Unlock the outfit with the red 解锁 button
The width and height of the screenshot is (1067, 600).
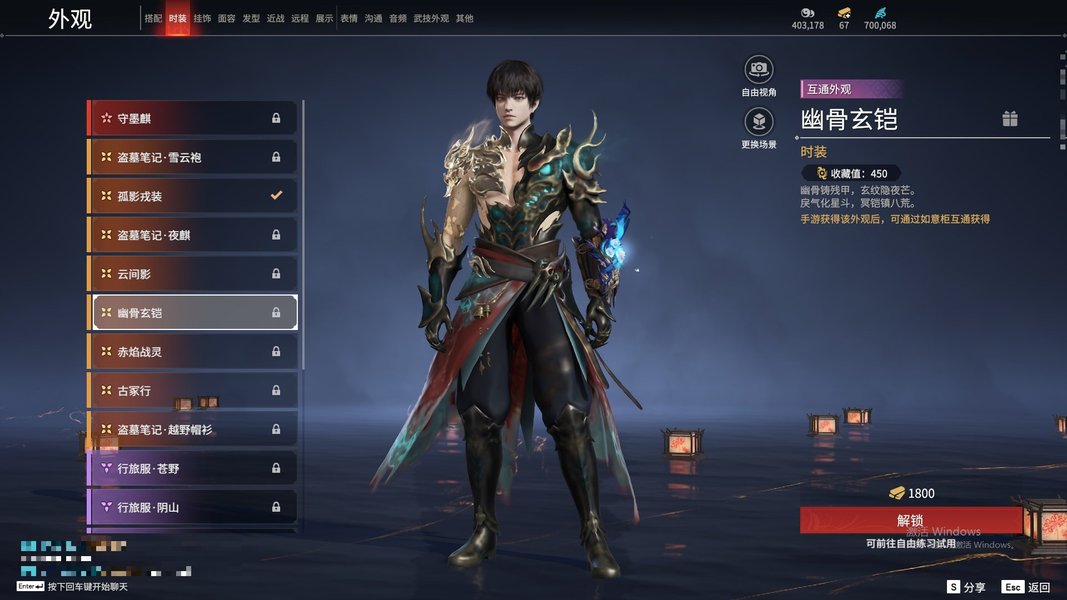coord(910,520)
